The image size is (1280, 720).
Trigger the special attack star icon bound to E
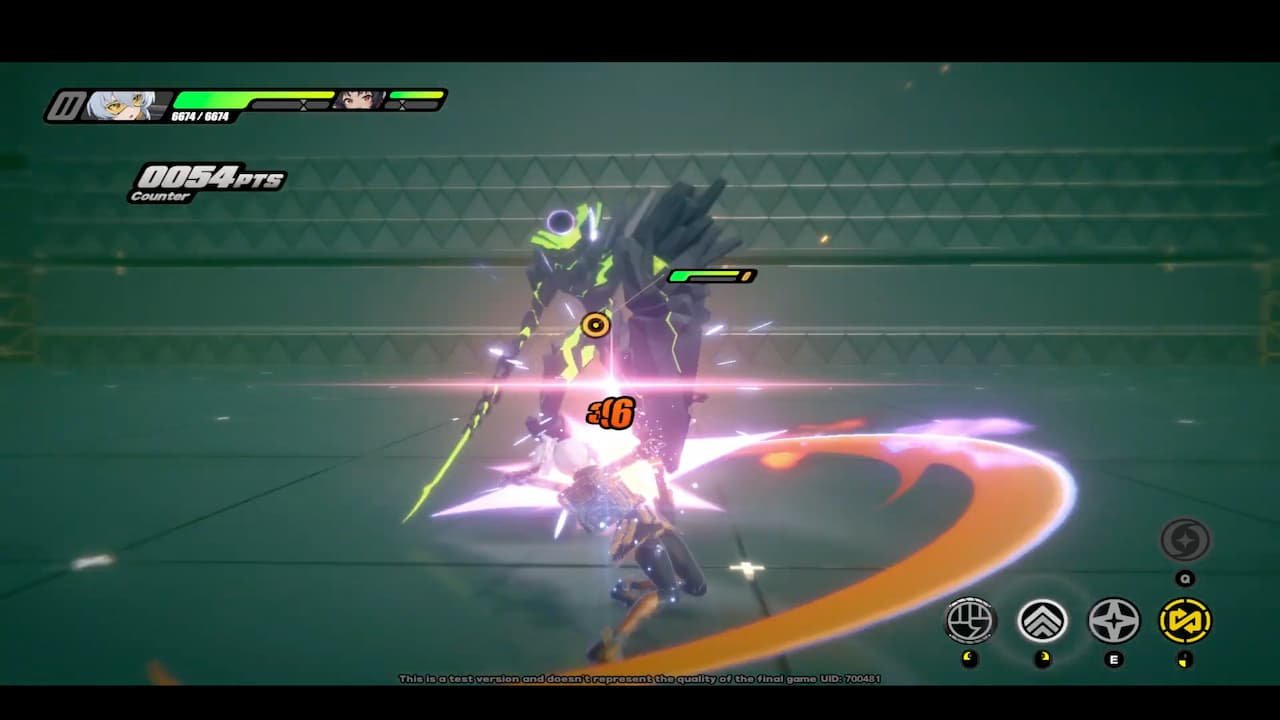[x=1114, y=622]
